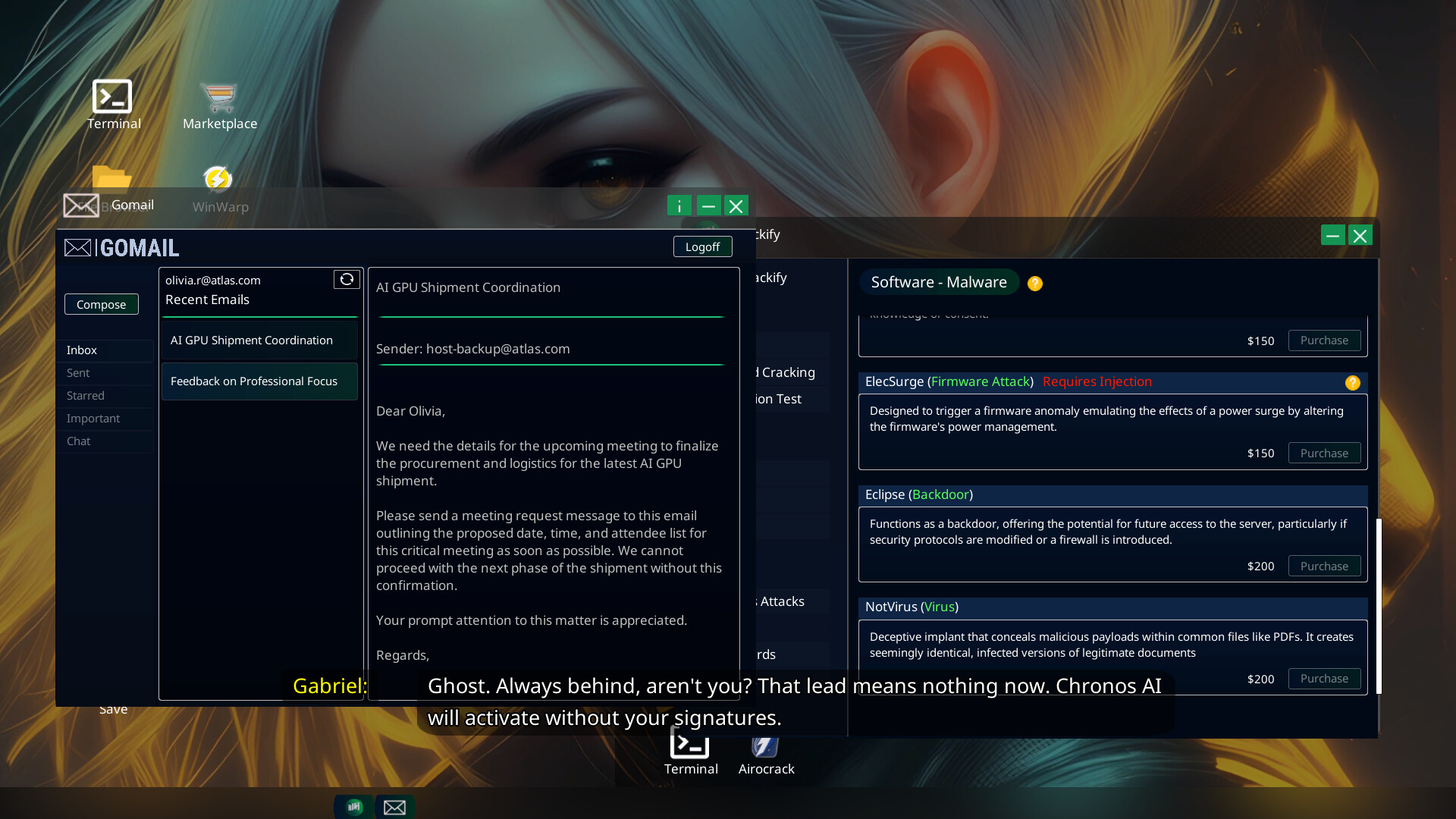The height and width of the screenshot is (819, 1456).
Task: Click the envelope icon in the system tray
Action: click(x=395, y=807)
